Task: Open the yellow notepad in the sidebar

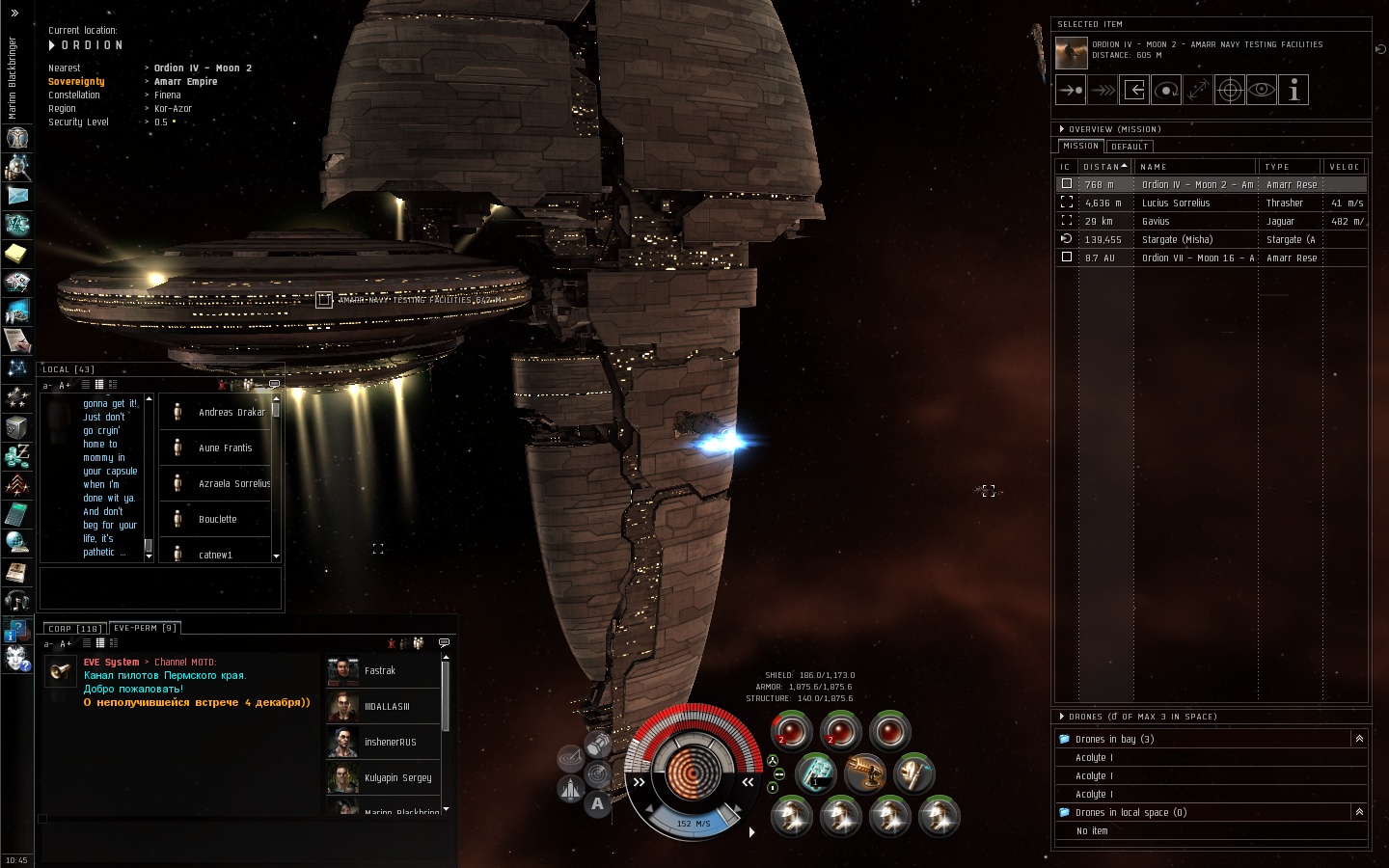Action: pos(17,254)
